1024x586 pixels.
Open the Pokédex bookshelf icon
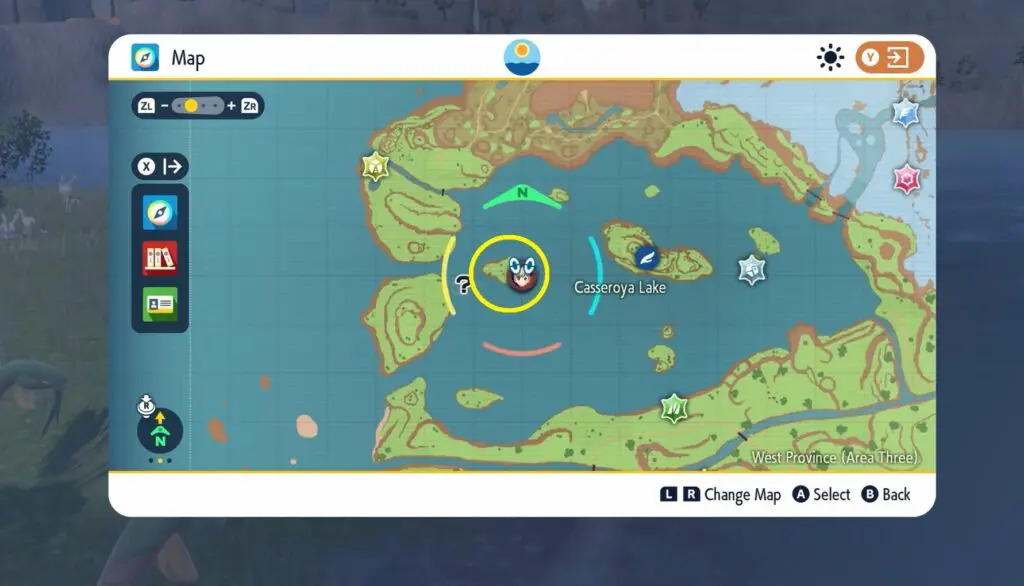[x=160, y=258]
